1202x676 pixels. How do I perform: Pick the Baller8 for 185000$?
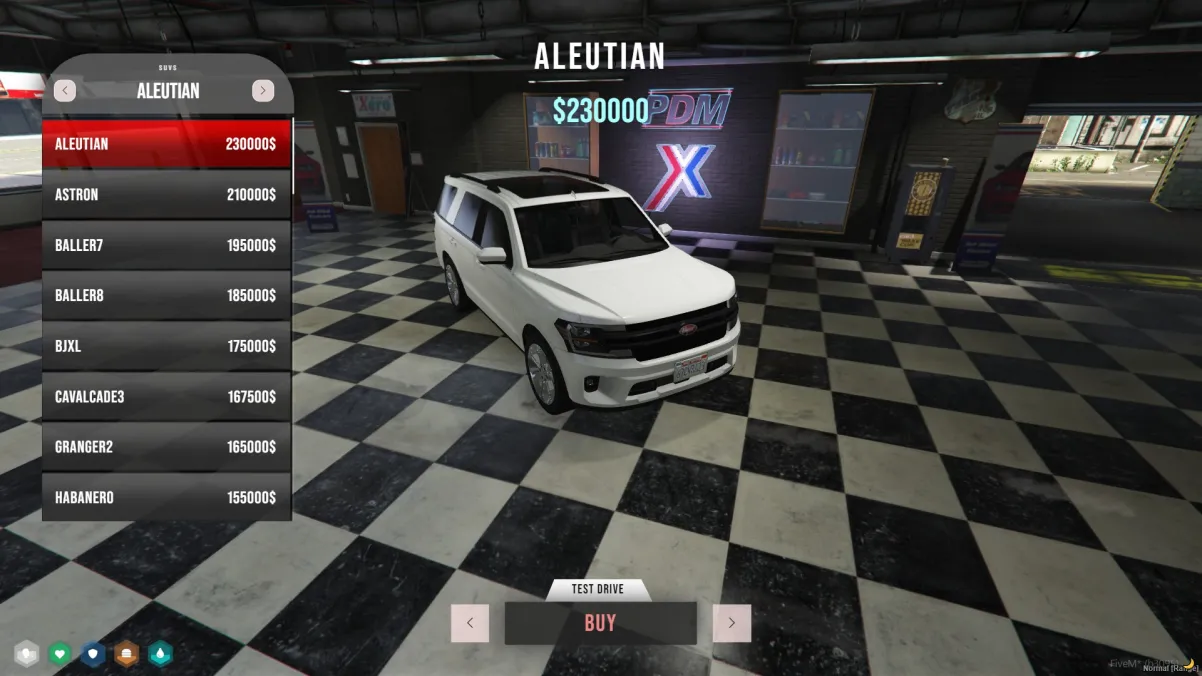coord(166,296)
